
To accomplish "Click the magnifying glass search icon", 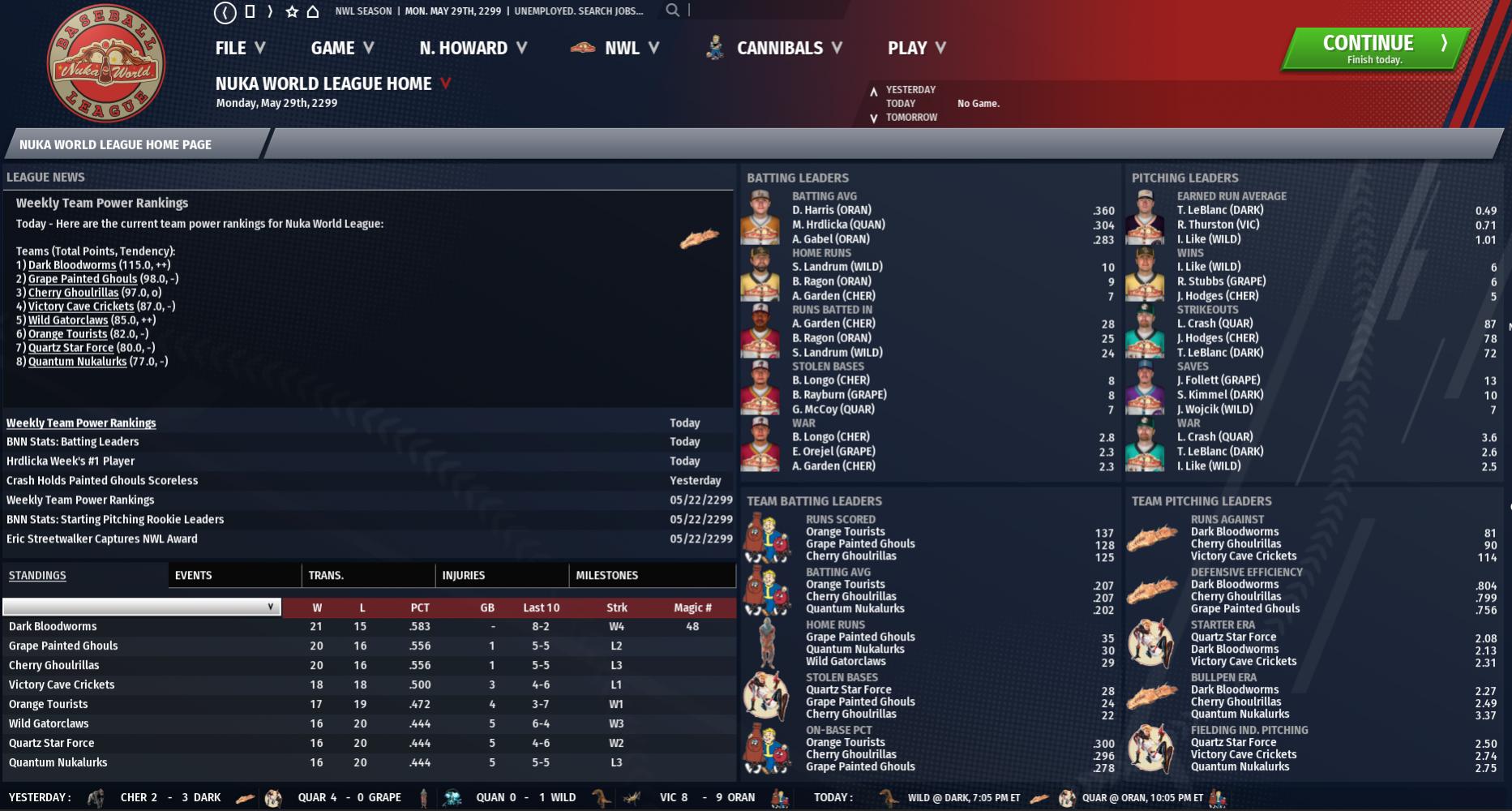I will click(672, 11).
